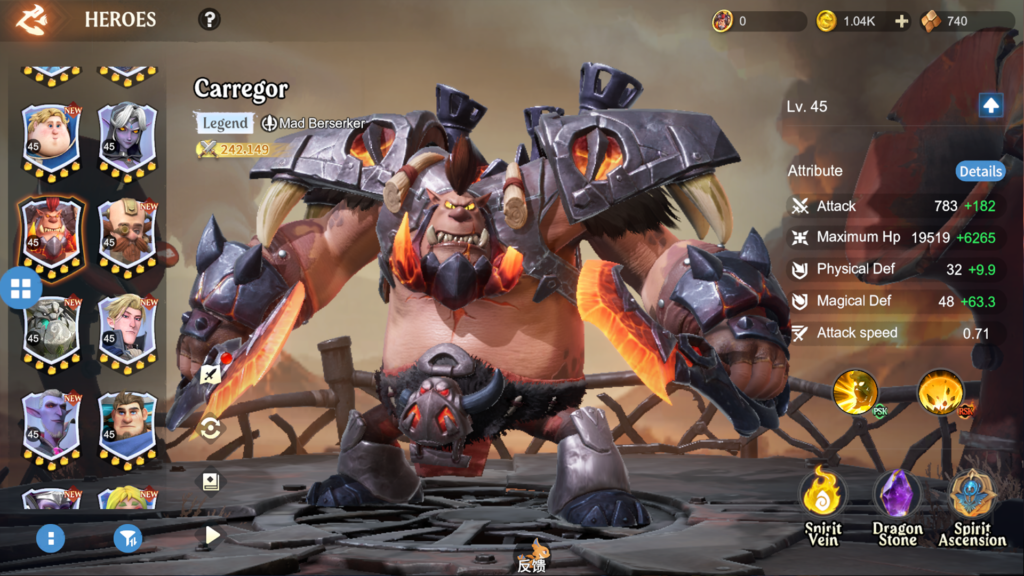
Task: Click the sword icon with red dot
Action: [211, 375]
